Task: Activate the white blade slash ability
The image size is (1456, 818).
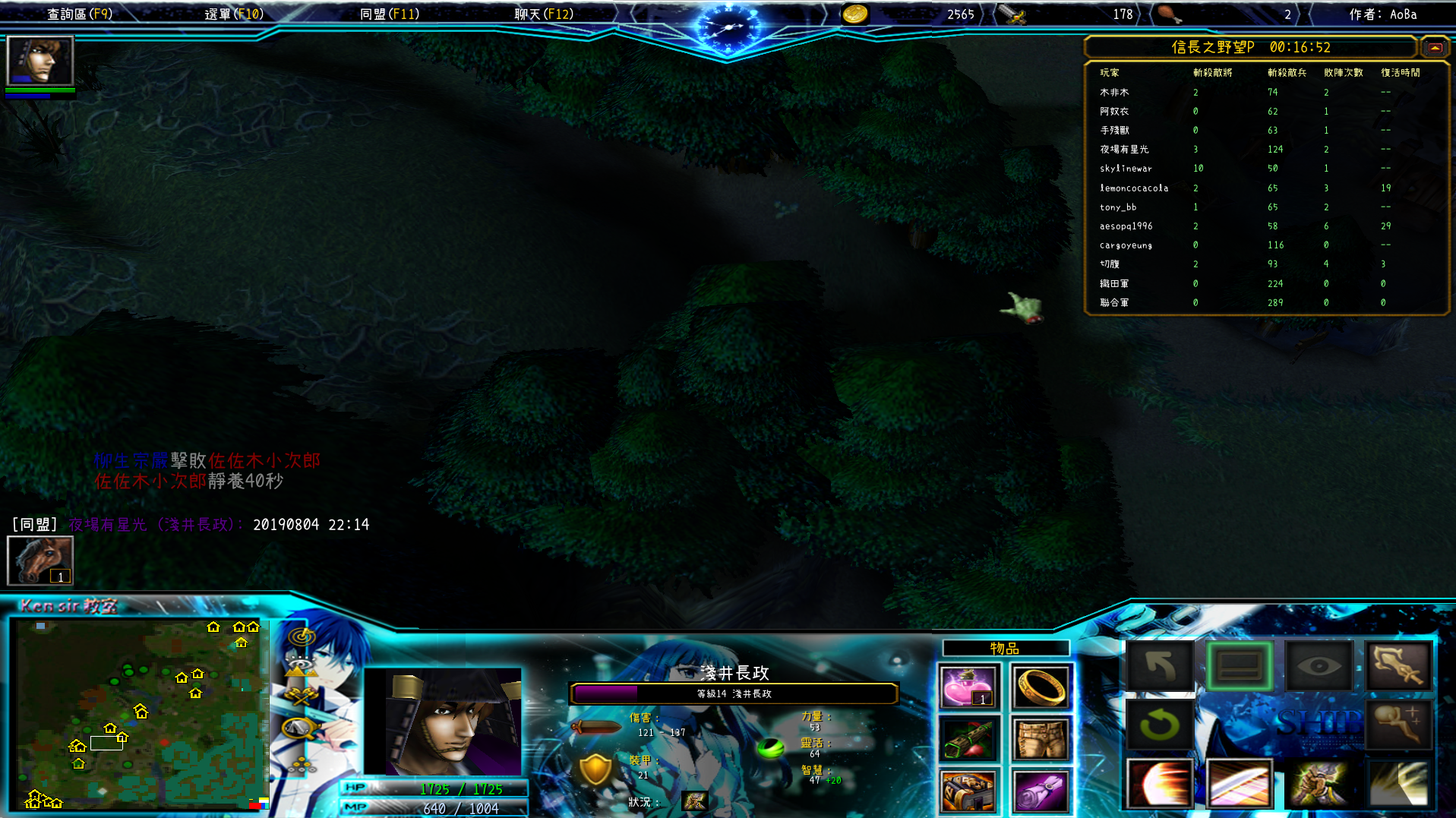Action: pos(1240,783)
